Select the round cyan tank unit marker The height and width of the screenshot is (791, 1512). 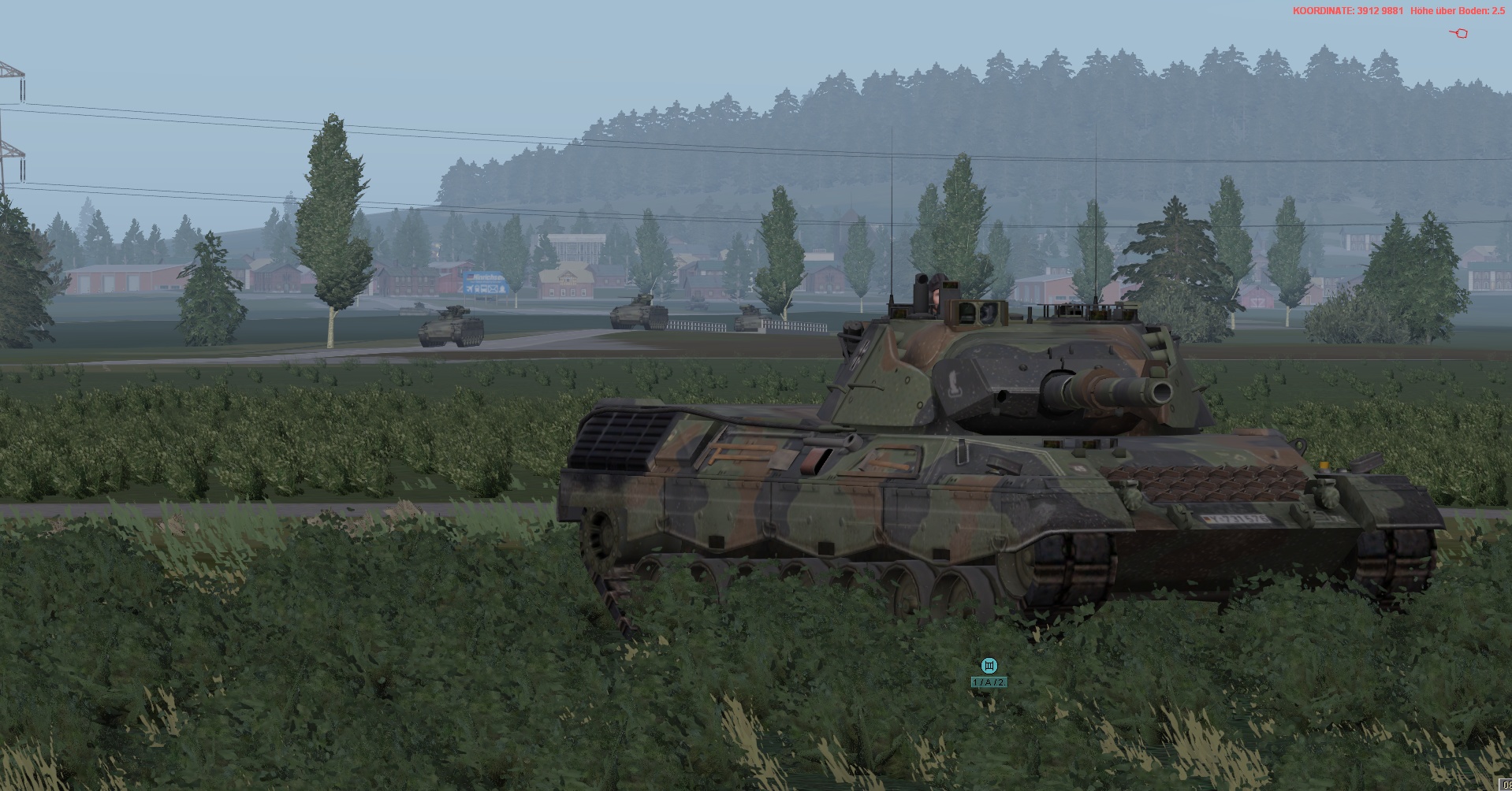pyautogui.click(x=989, y=666)
